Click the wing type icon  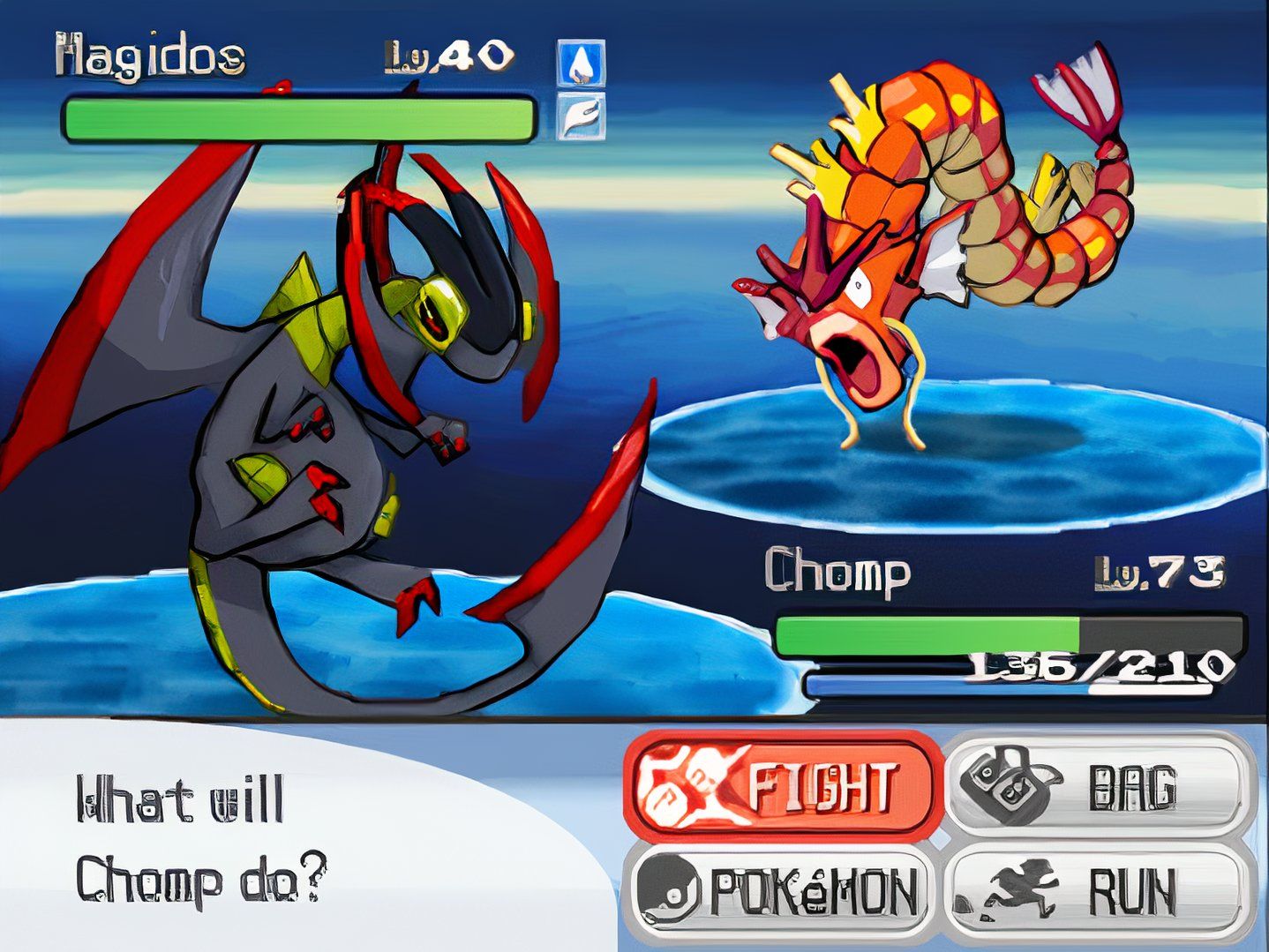point(582,117)
